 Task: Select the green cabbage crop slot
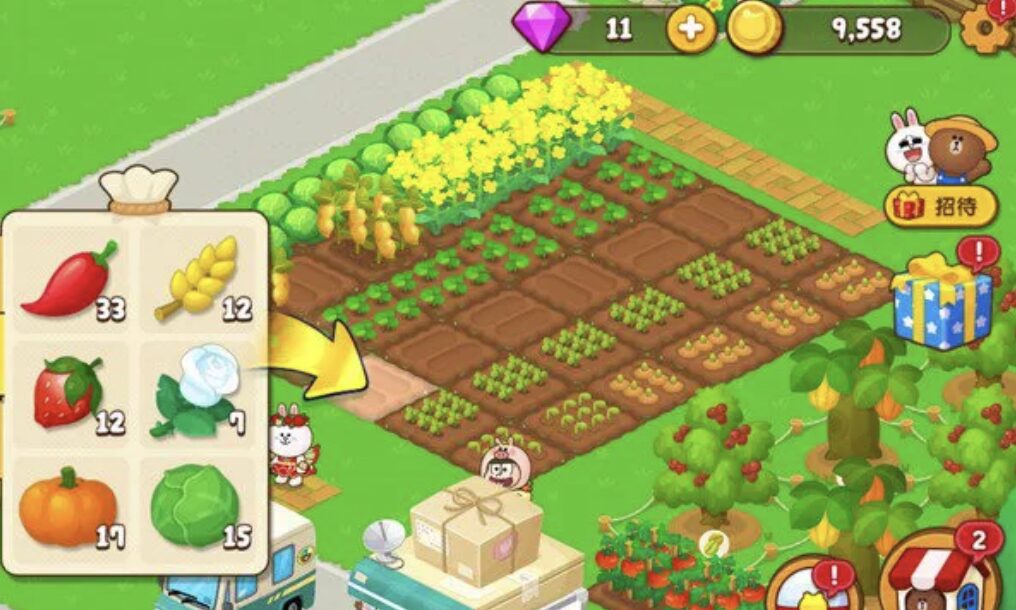pos(199,507)
